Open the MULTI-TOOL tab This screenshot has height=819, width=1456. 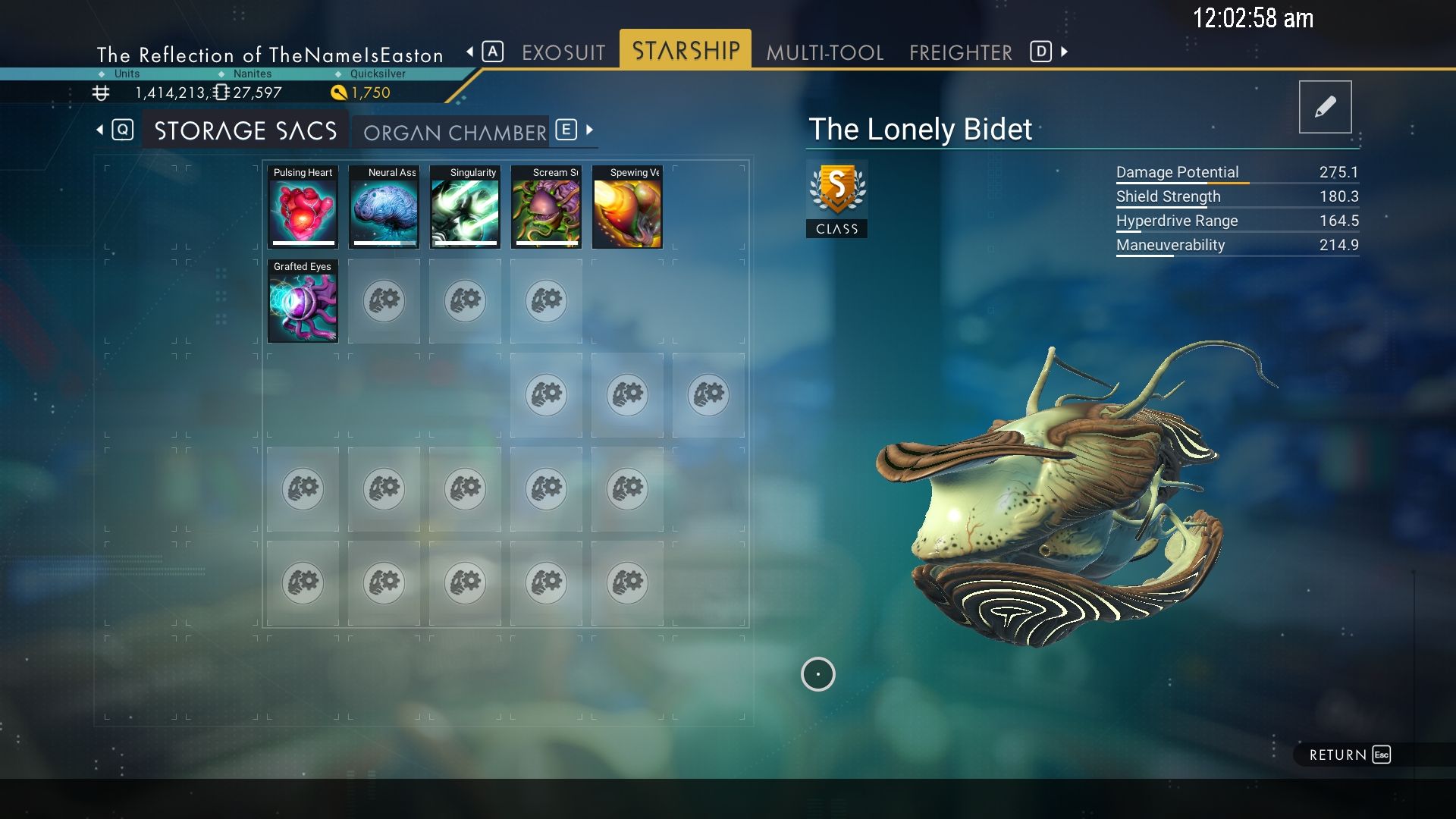tap(824, 52)
